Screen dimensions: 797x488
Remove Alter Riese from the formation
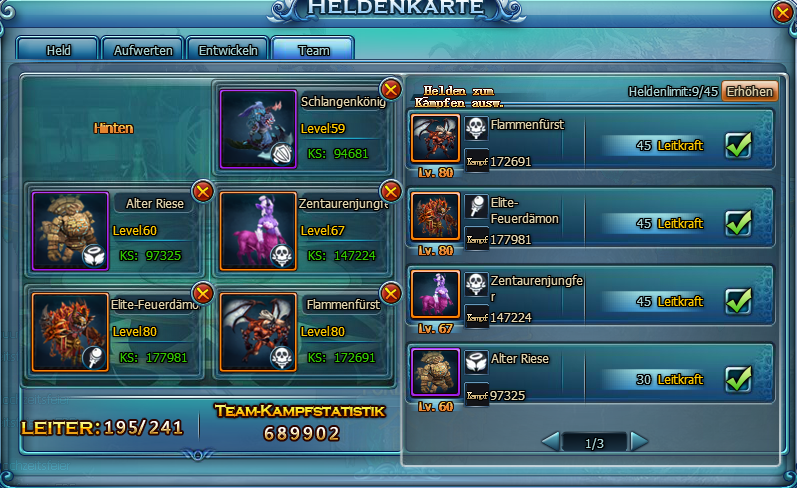pos(203,190)
